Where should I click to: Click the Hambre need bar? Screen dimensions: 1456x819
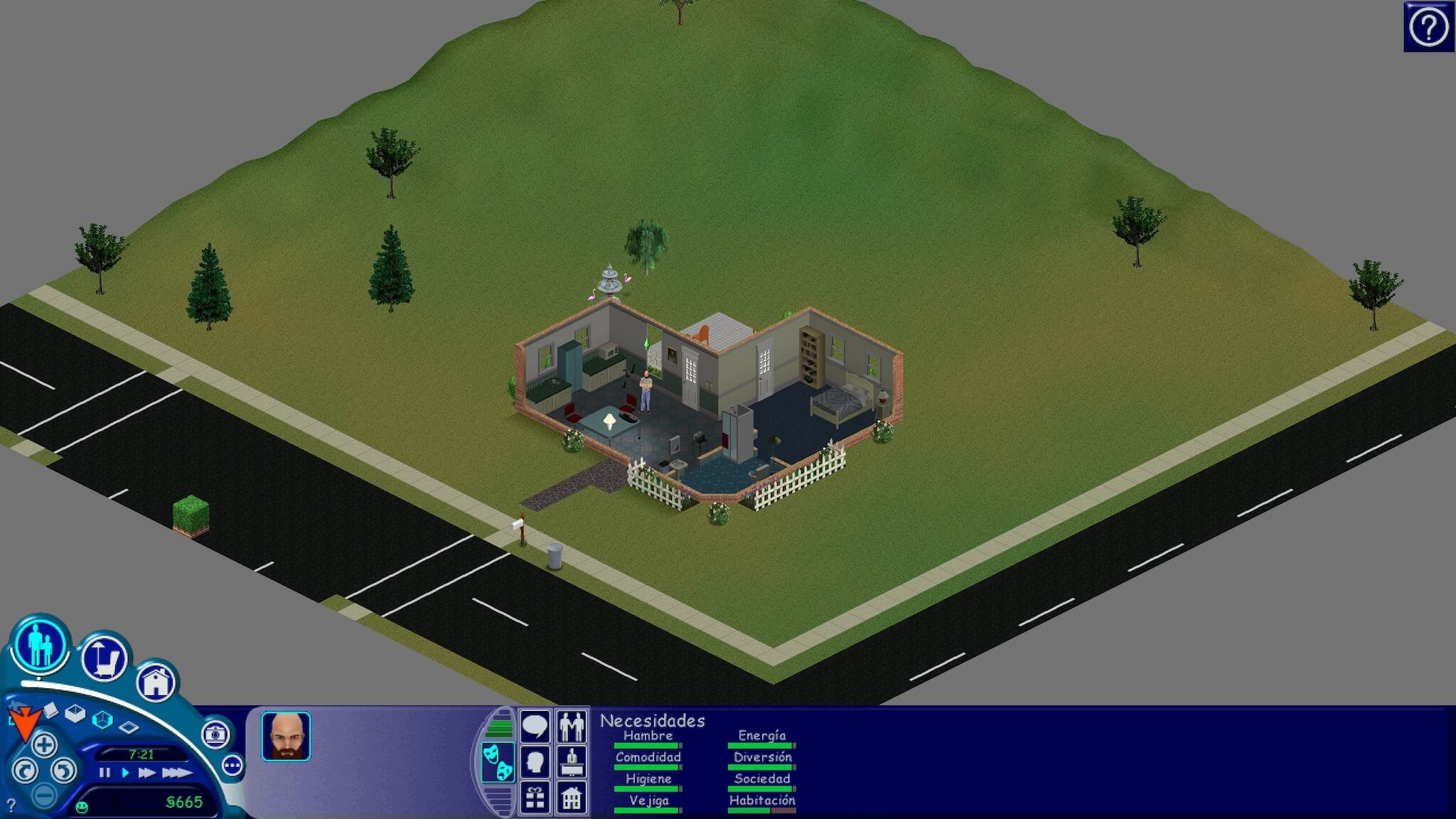pyautogui.click(x=647, y=744)
